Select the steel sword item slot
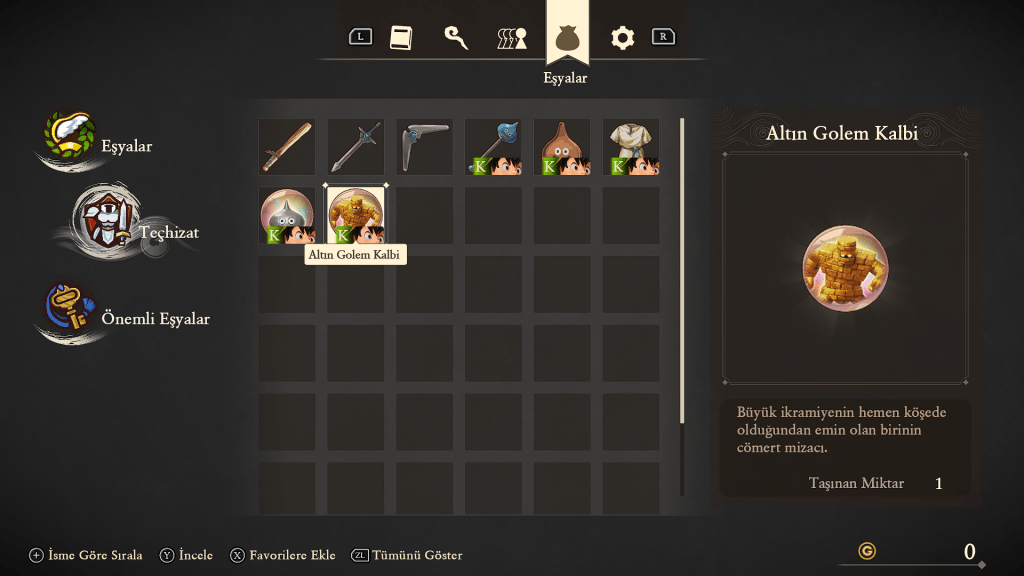Viewport: 1024px width, 576px height. pyautogui.click(x=356, y=147)
